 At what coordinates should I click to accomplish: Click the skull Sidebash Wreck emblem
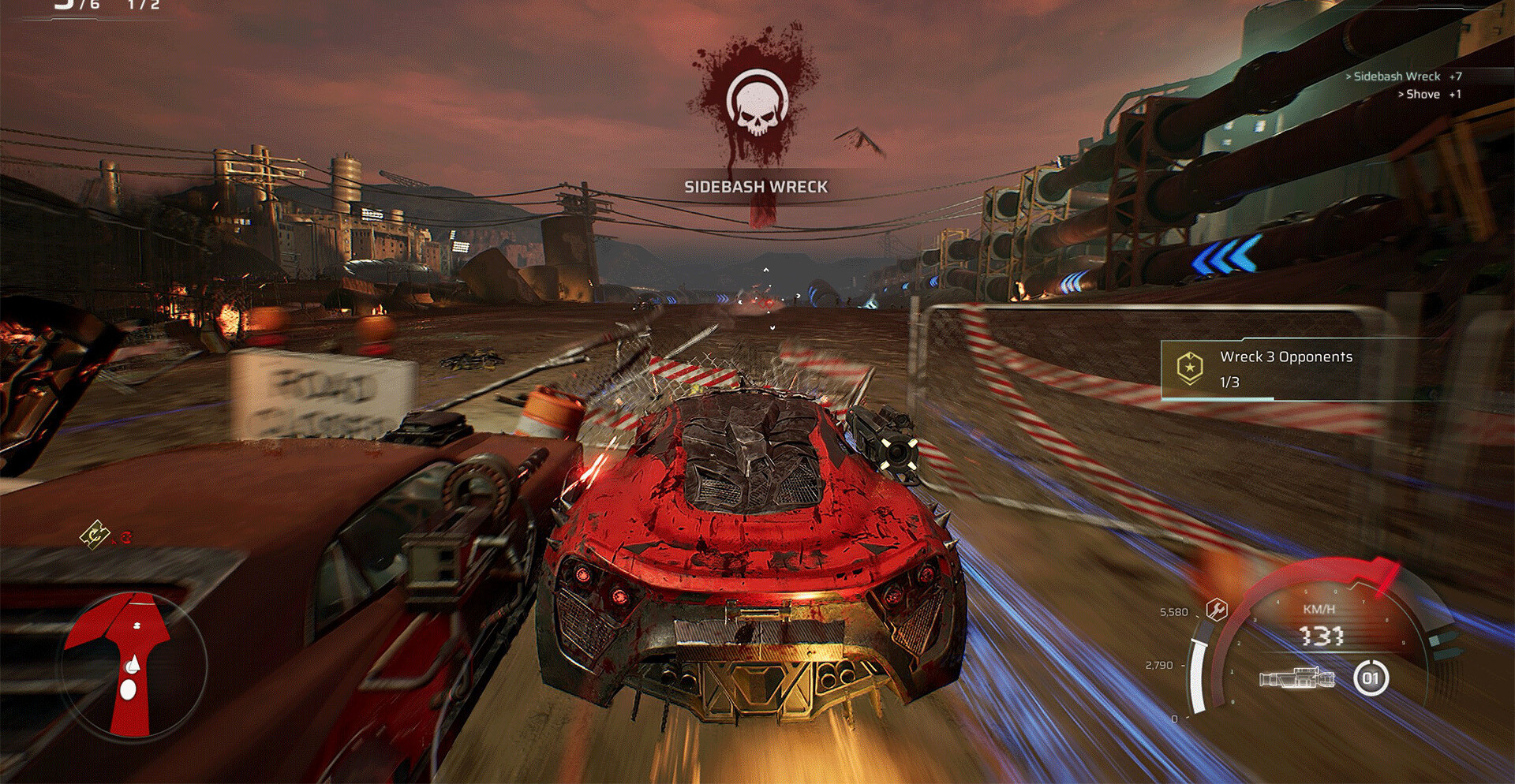coord(757,103)
